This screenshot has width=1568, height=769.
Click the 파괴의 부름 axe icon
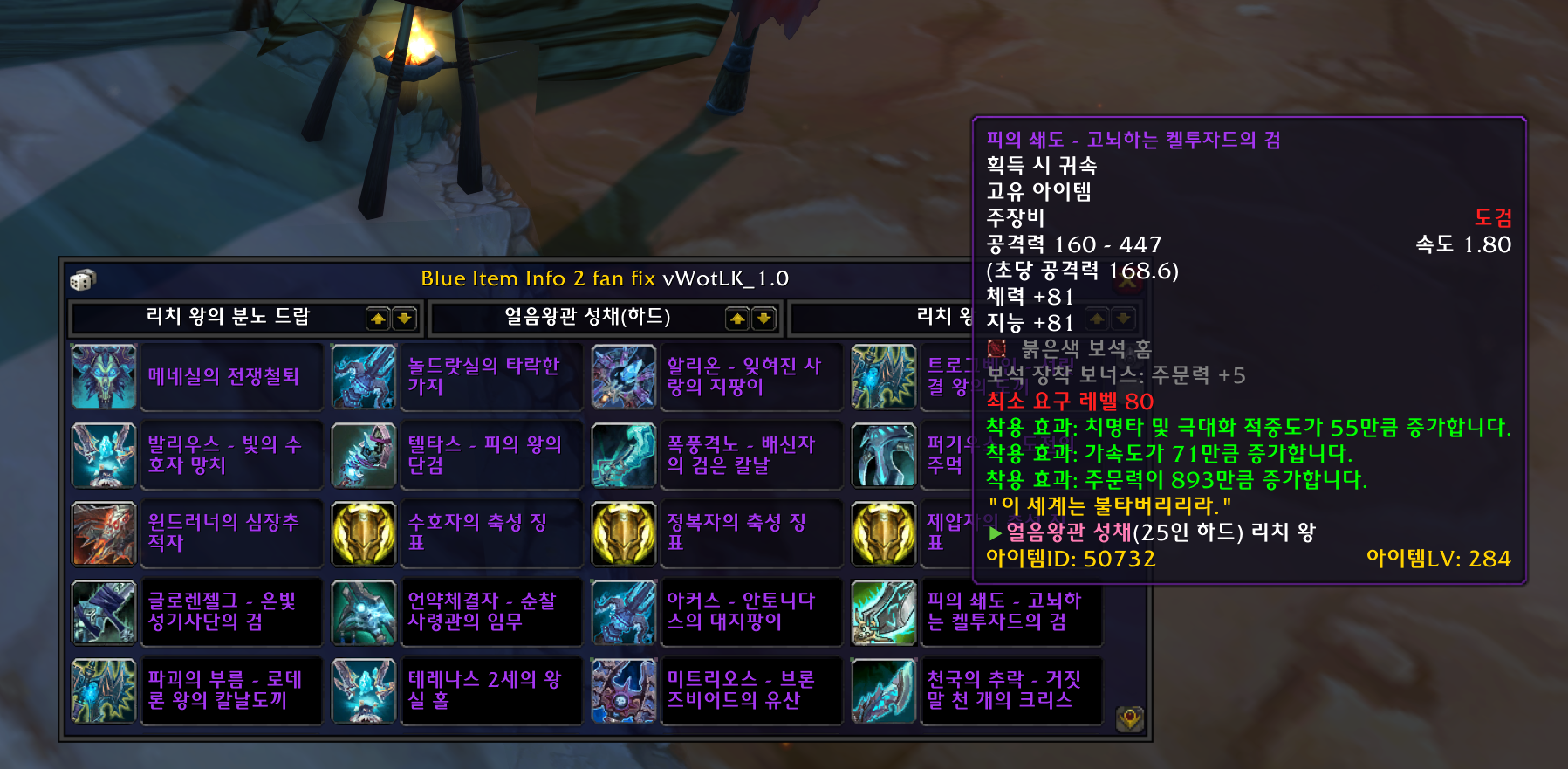(103, 690)
